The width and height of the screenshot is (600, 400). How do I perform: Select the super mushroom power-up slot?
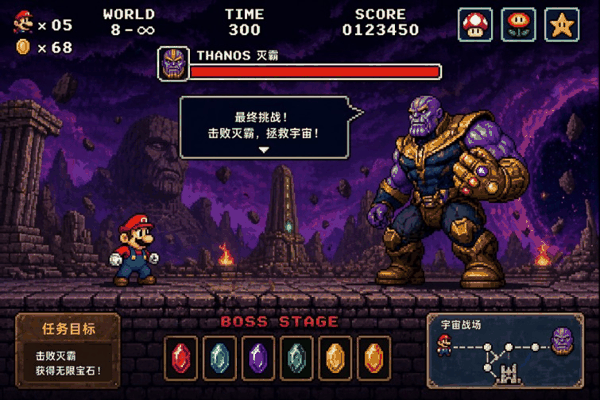click(475, 24)
